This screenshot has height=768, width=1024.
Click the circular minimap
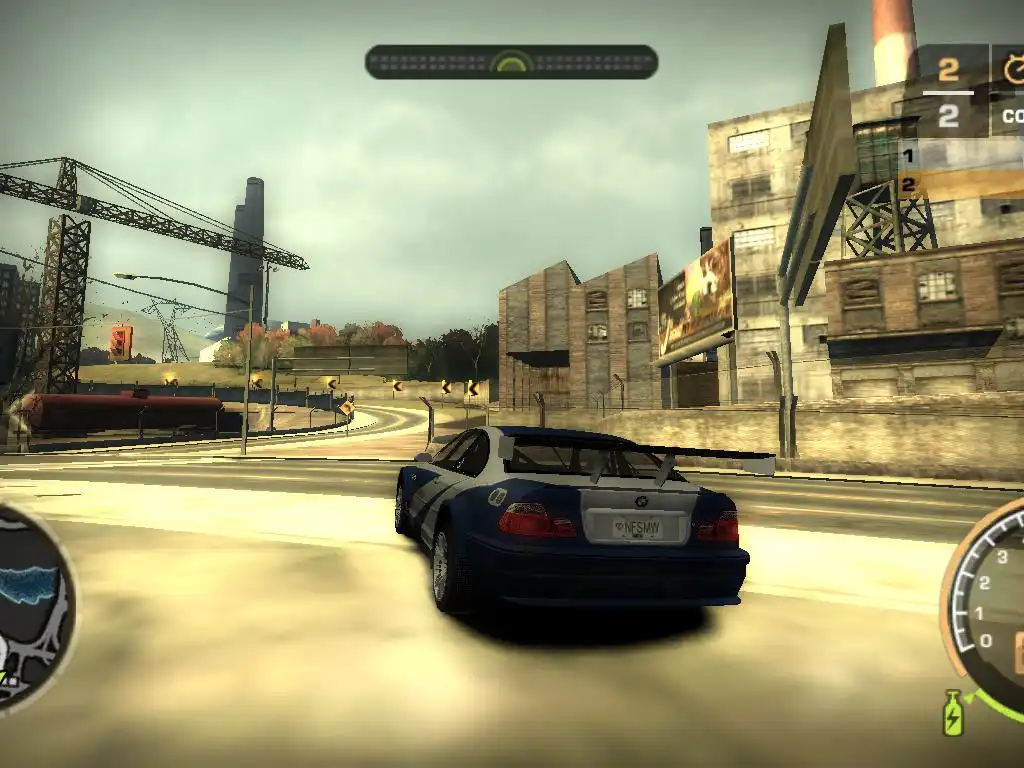click(x=30, y=605)
